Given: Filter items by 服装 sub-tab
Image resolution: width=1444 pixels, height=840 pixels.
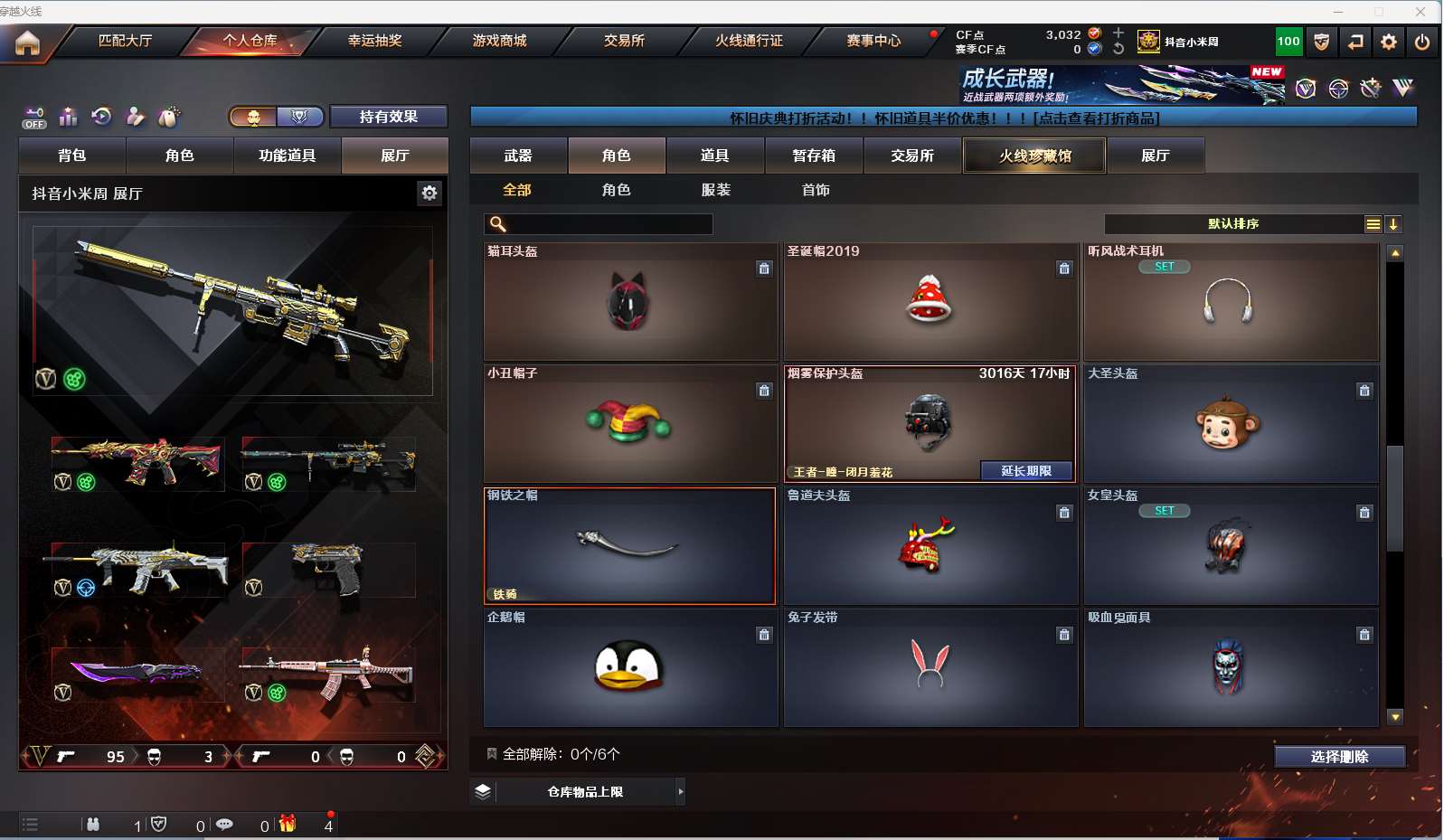Looking at the screenshot, I should click(715, 190).
